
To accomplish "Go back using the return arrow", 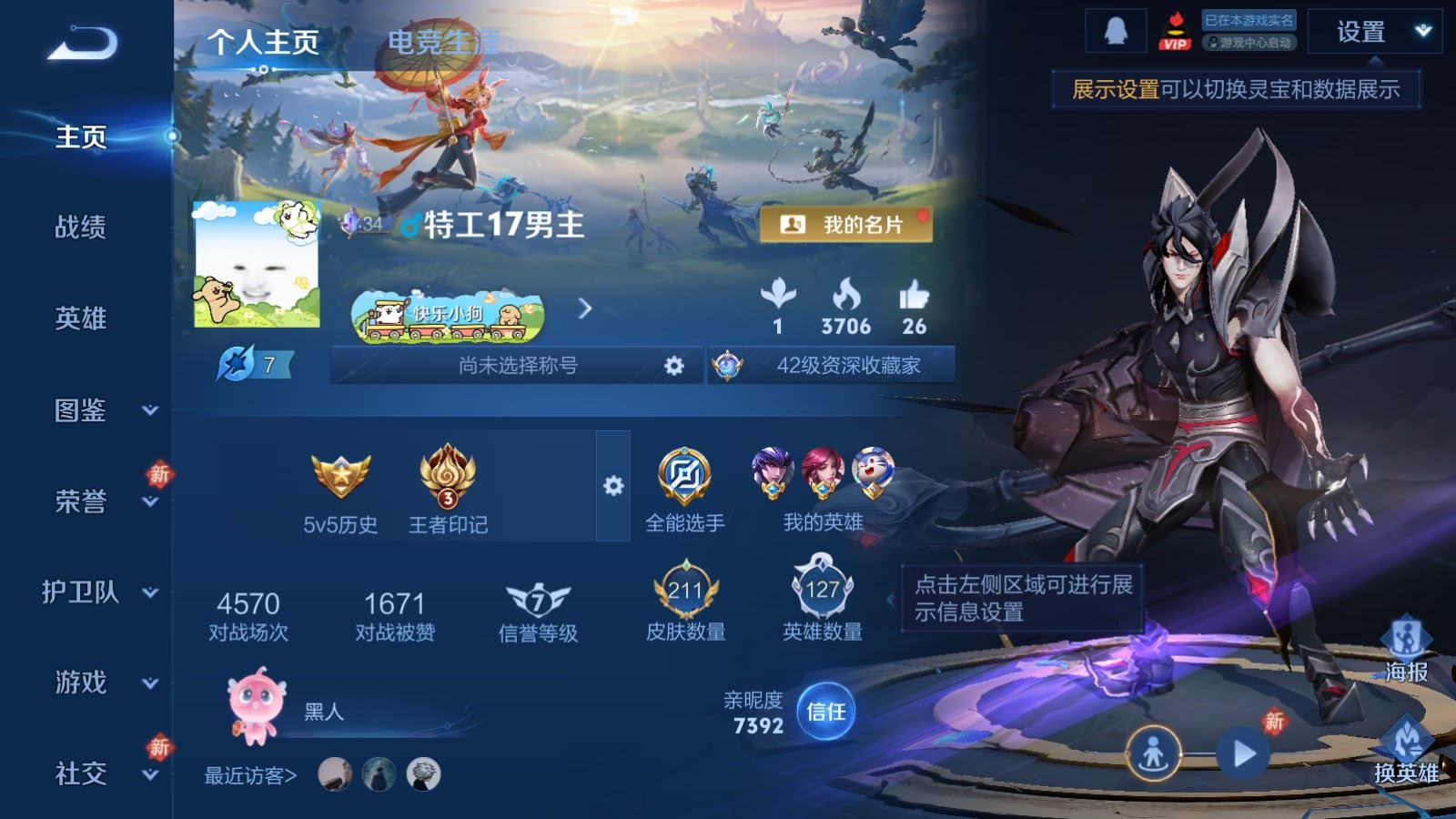I will 83,44.
